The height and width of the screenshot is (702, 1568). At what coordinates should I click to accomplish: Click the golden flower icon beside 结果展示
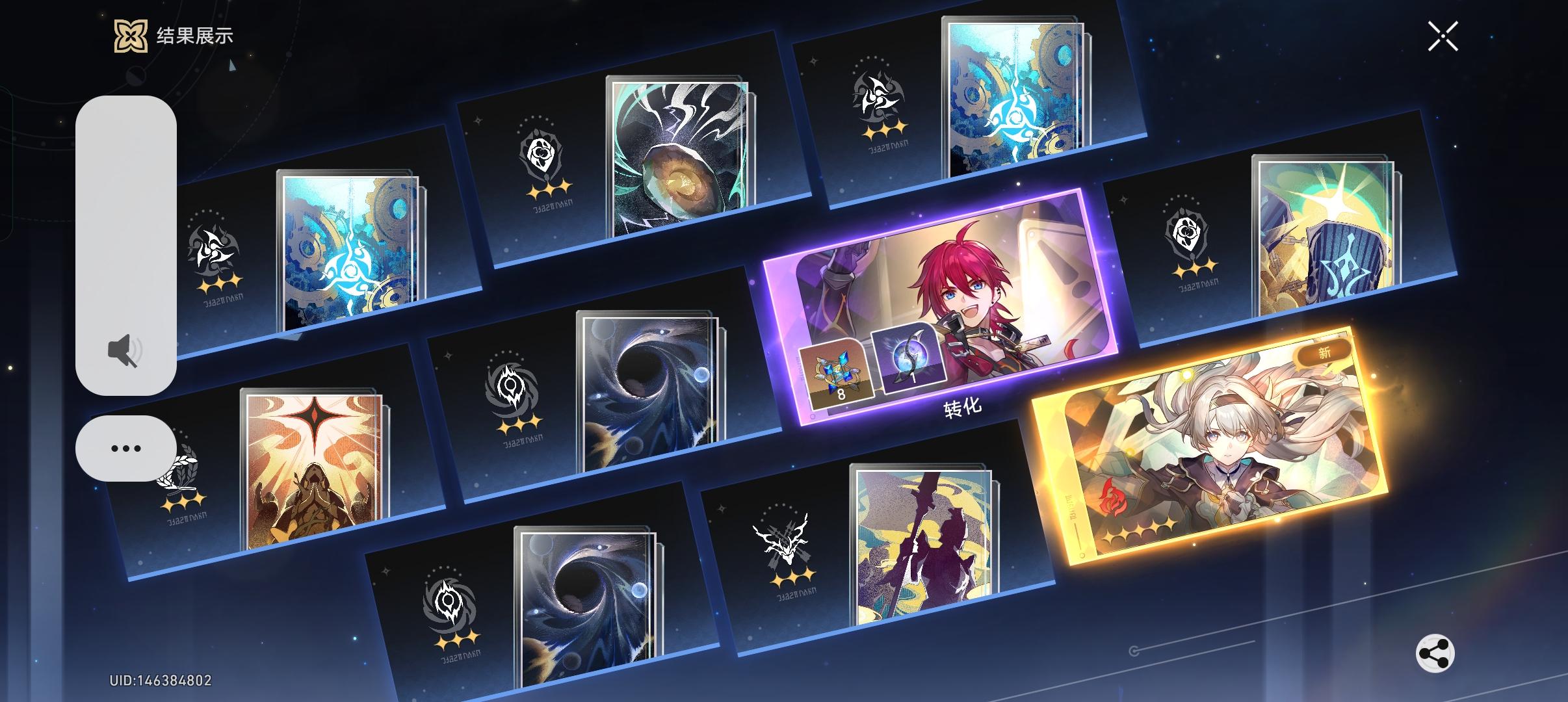click(131, 37)
